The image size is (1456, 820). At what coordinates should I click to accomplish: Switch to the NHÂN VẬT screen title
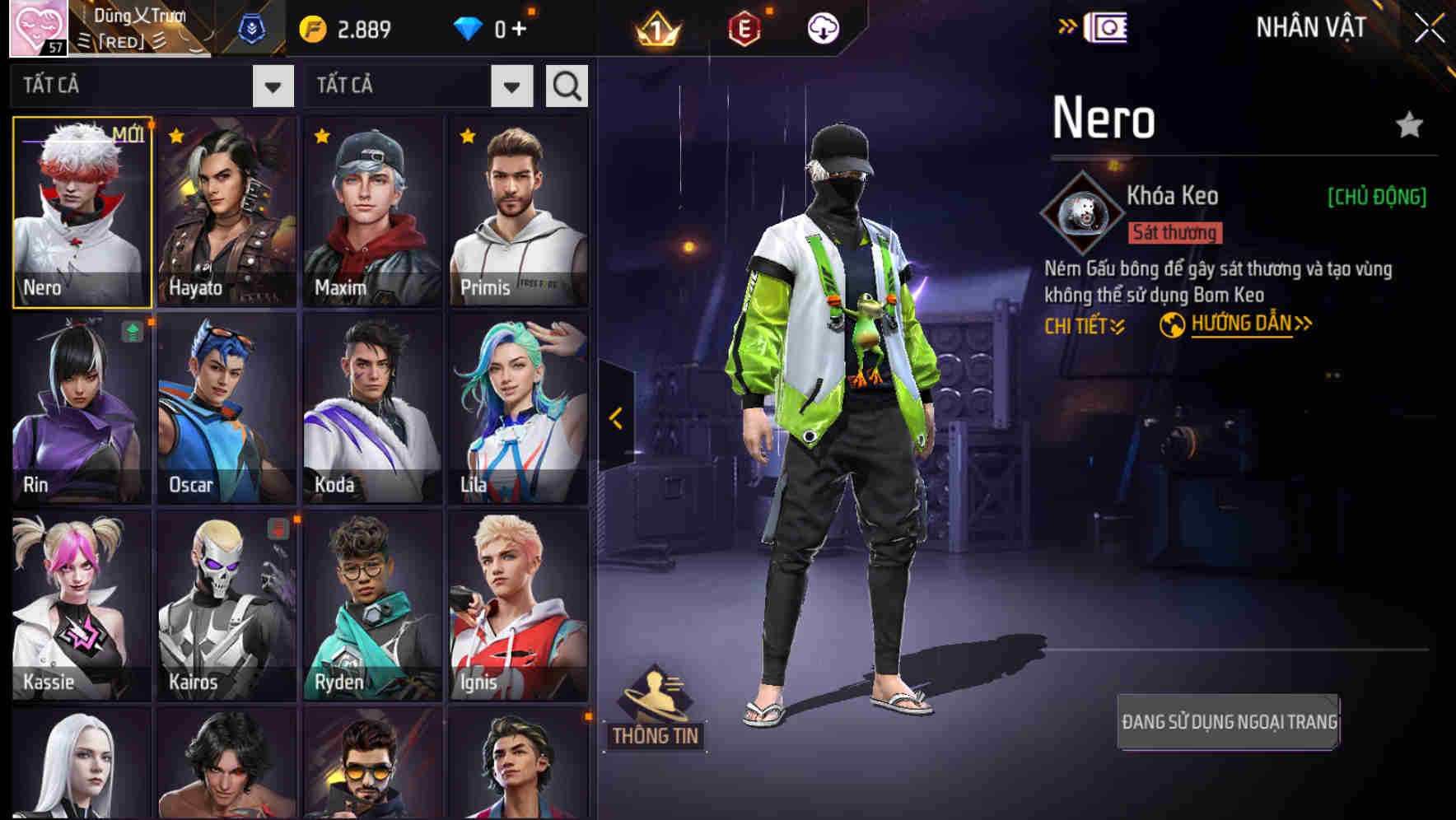(1309, 26)
